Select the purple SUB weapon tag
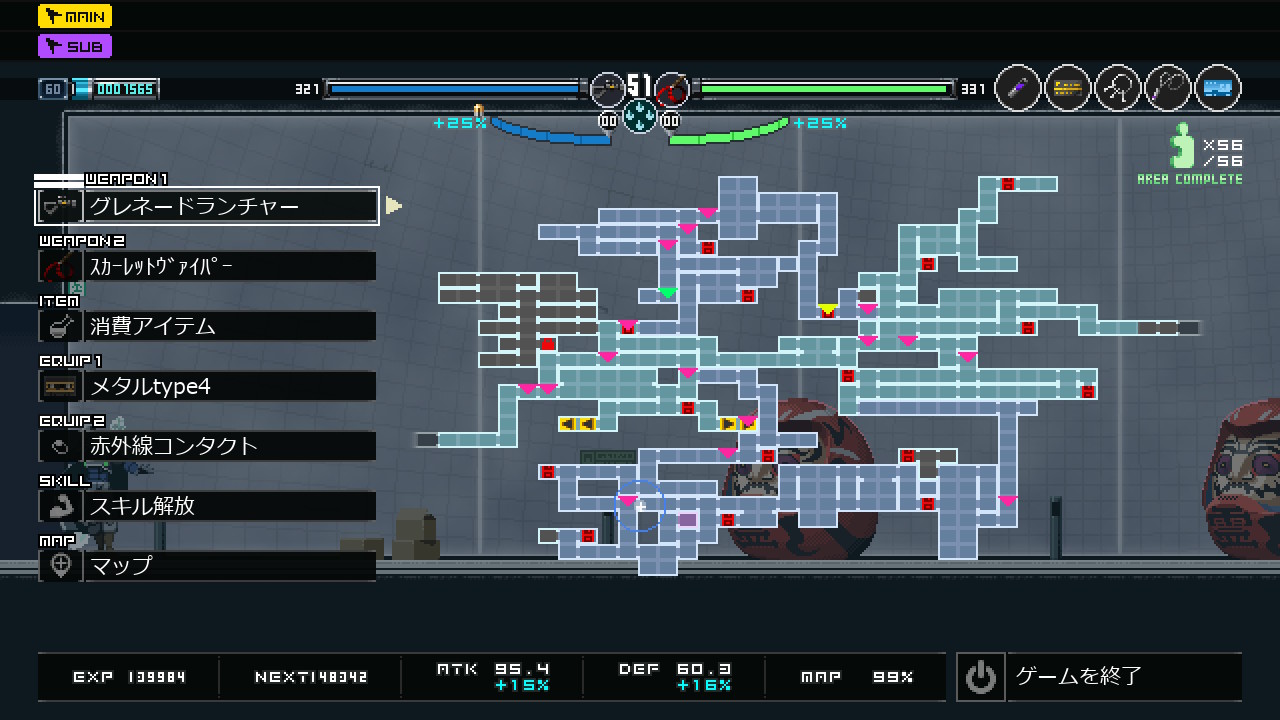 [x=75, y=46]
